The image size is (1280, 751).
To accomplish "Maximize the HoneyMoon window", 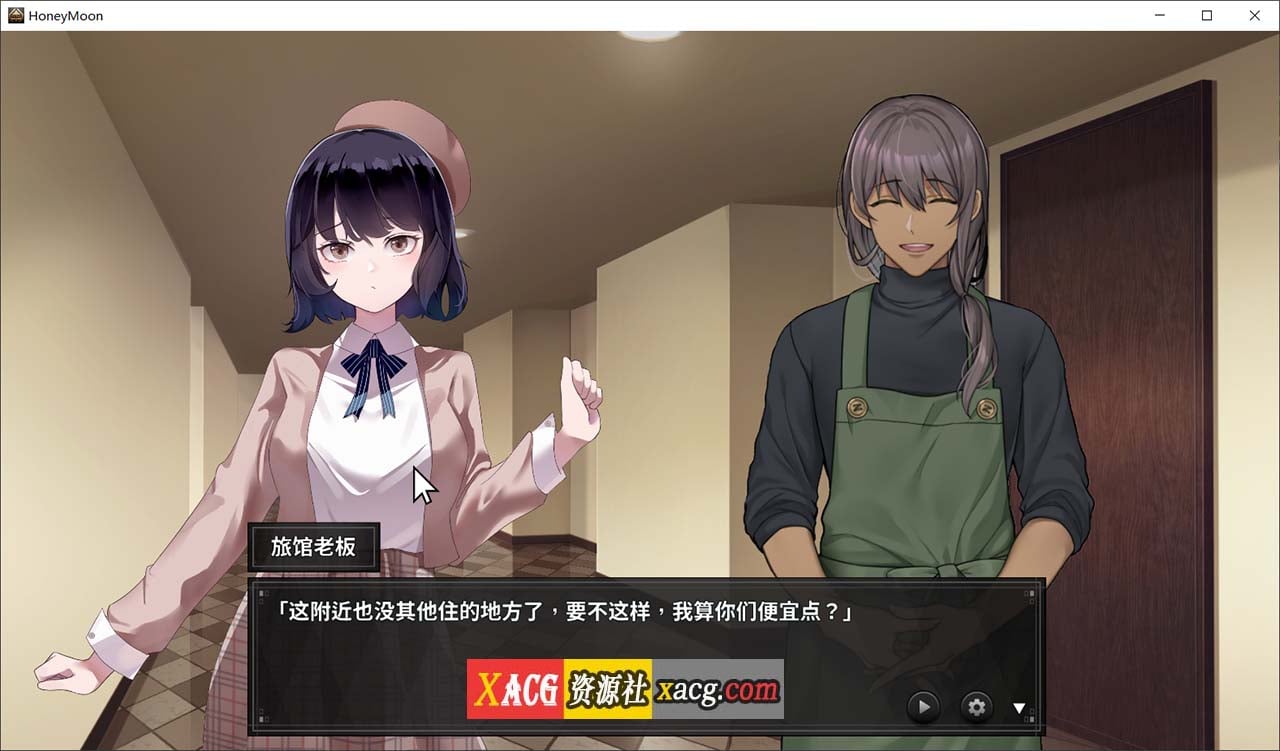I will coord(1207,15).
